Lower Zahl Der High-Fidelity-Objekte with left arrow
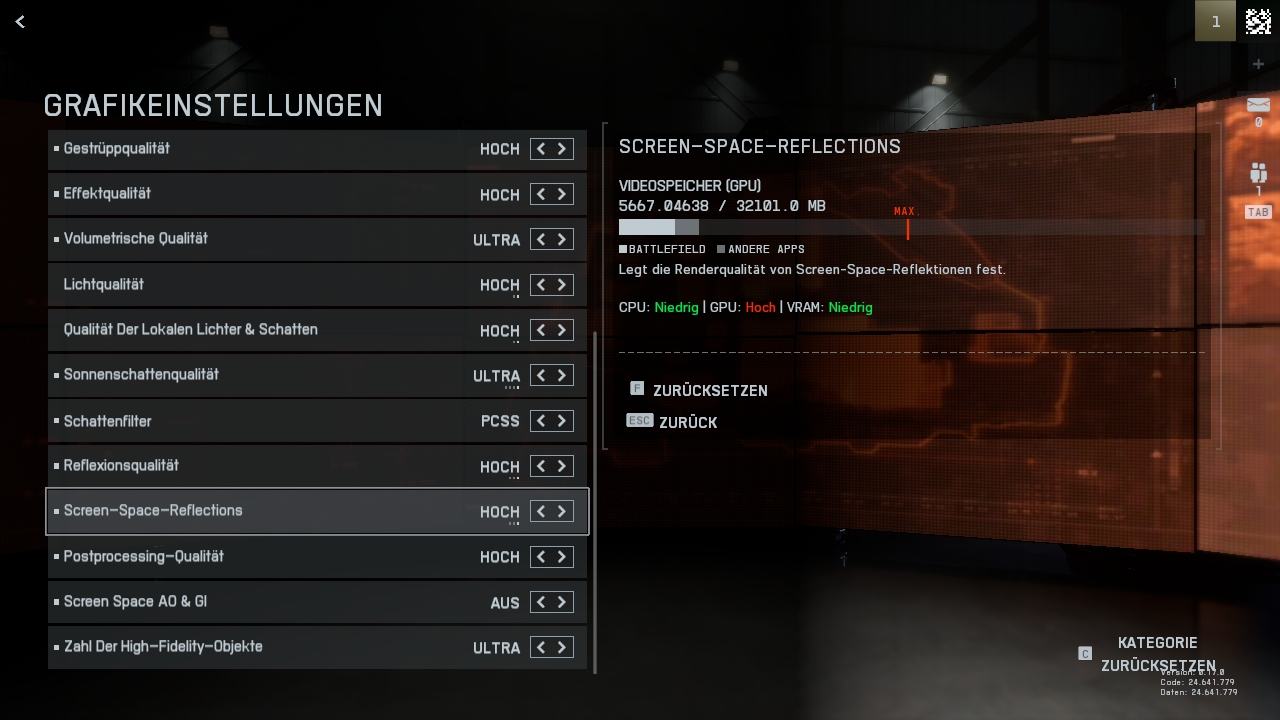The image size is (1280, 720). 541,647
